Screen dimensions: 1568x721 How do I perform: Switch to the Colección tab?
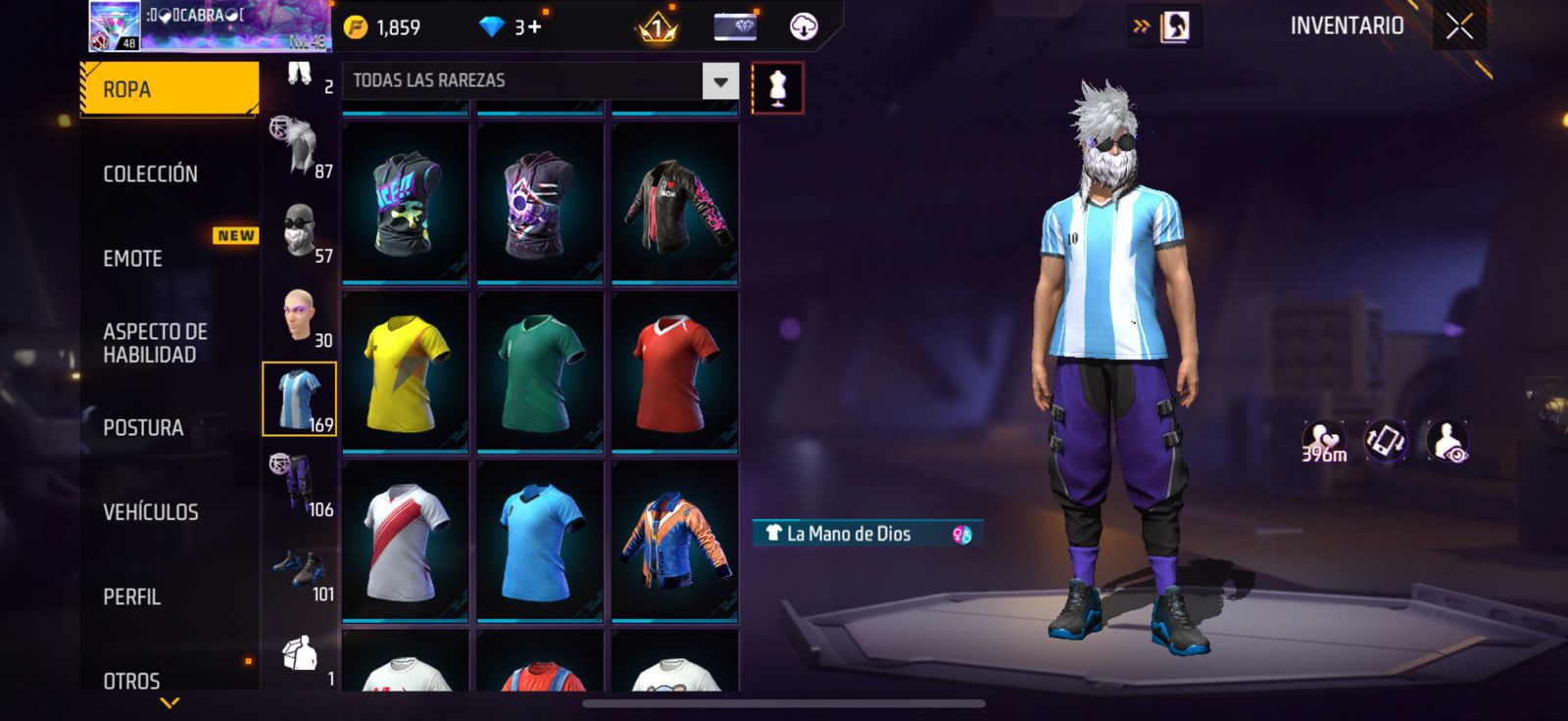click(x=151, y=174)
